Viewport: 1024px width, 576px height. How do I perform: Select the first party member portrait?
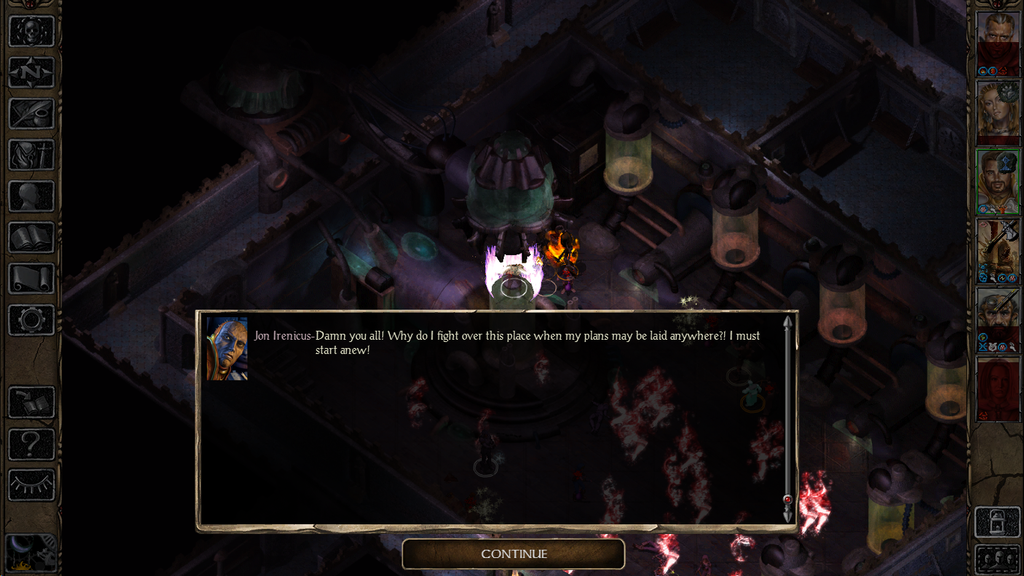pyautogui.click(x=997, y=40)
